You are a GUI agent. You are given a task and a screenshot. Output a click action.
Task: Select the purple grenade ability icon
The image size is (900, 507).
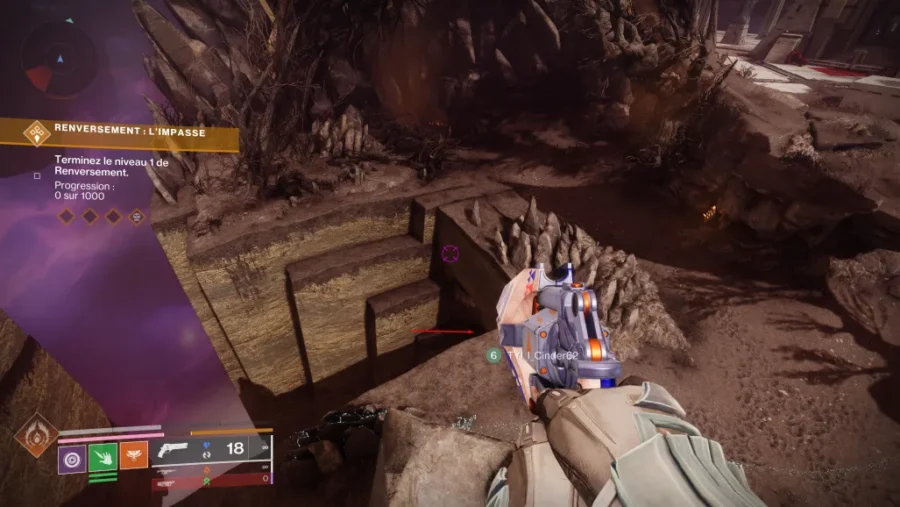(72, 457)
